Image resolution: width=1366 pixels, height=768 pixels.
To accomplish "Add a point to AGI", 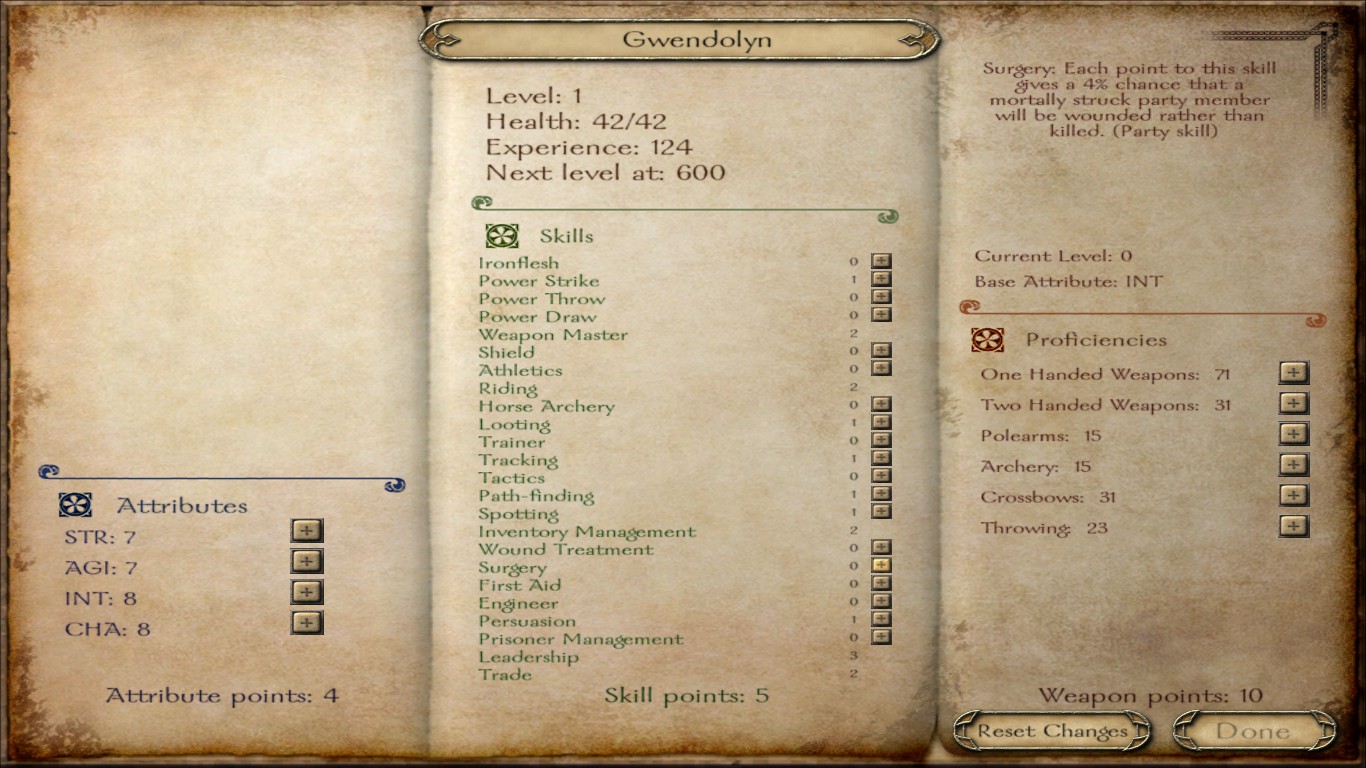I will (x=307, y=561).
